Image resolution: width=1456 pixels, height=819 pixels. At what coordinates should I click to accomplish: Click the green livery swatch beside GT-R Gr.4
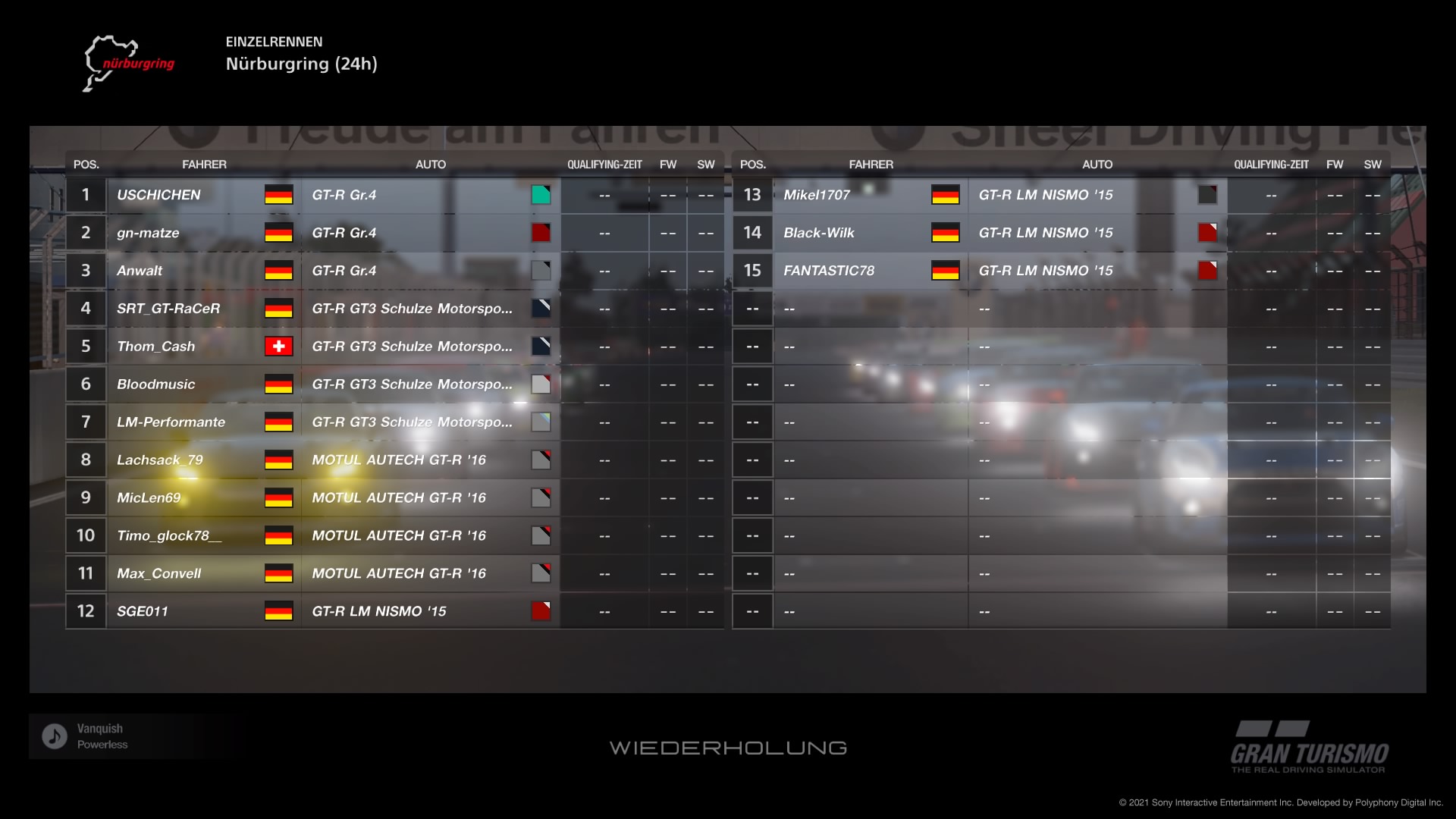point(541,195)
